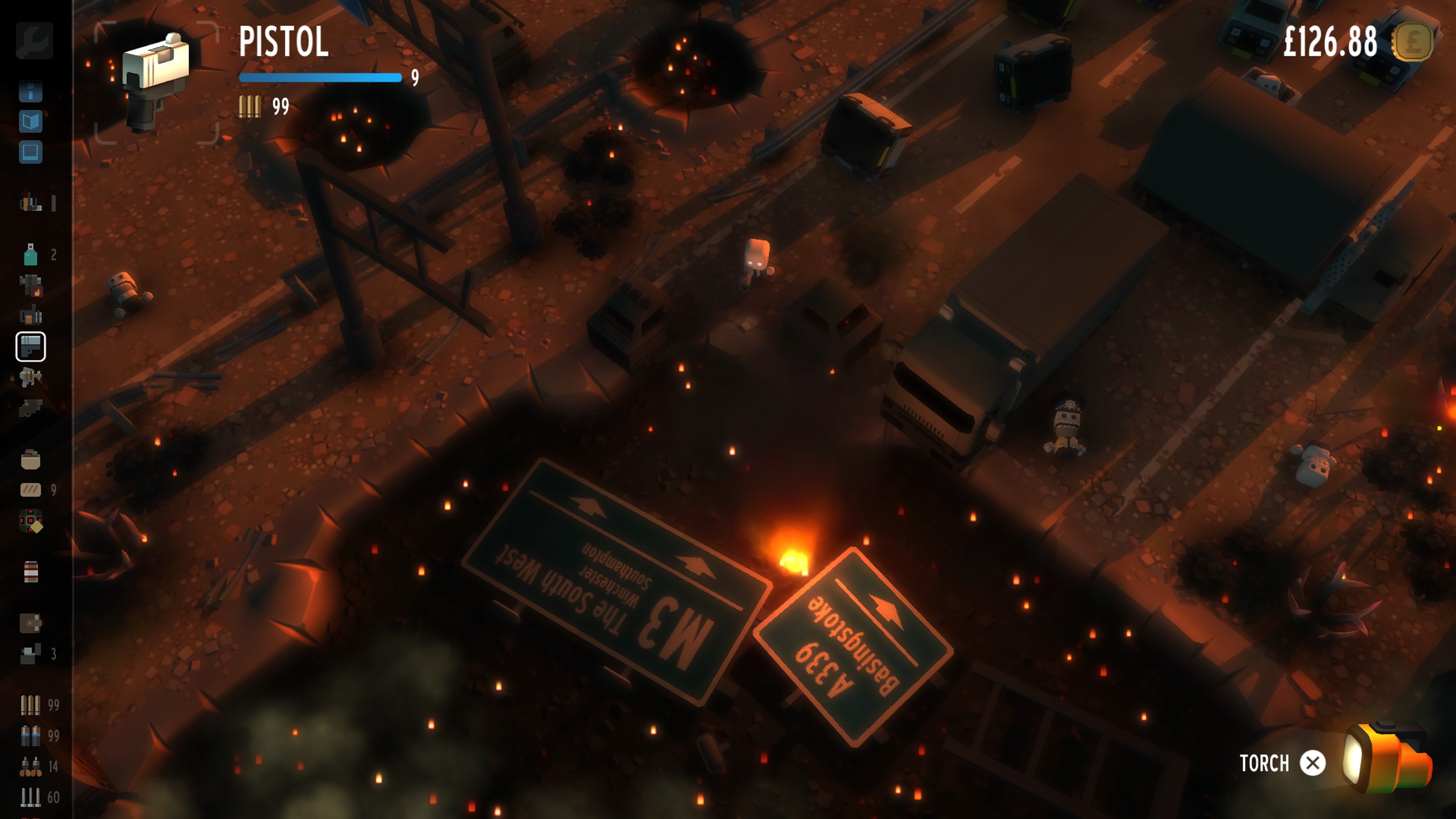Open the blue info icon
The height and width of the screenshot is (819, 1456).
[x=30, y=91]
